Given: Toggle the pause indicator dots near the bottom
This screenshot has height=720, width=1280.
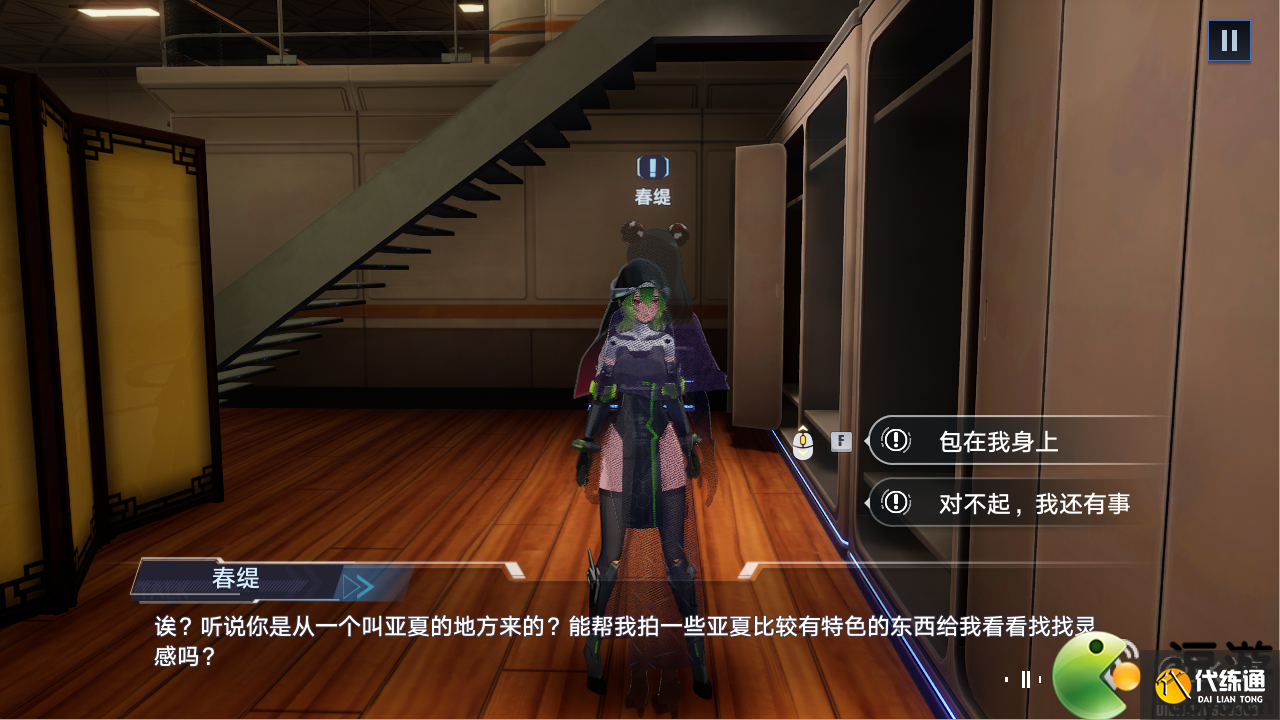Looking at the screenshot, I should (x=1026, y=680).
